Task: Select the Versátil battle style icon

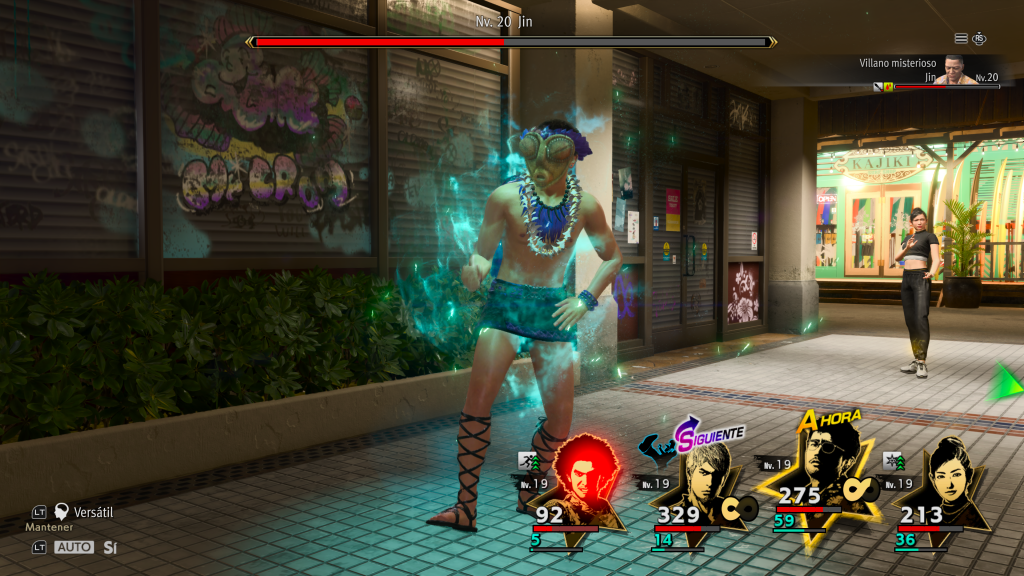Action: pos(62,511)
